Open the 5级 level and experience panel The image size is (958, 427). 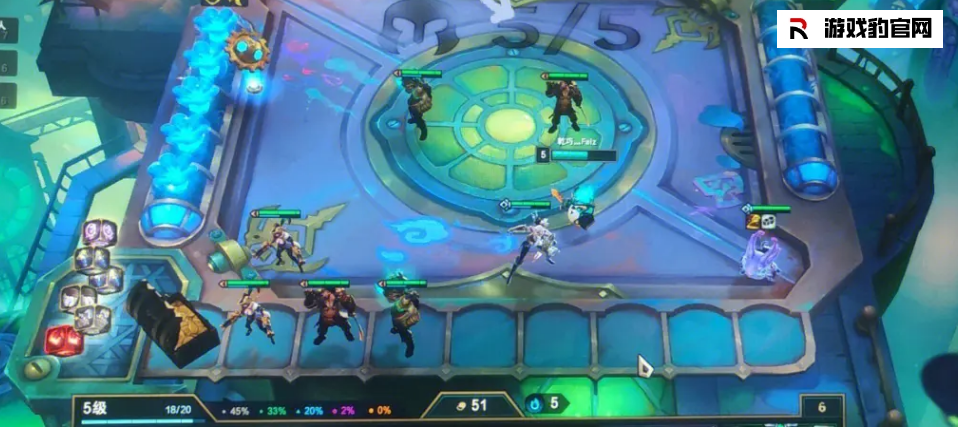click(139, 408)
